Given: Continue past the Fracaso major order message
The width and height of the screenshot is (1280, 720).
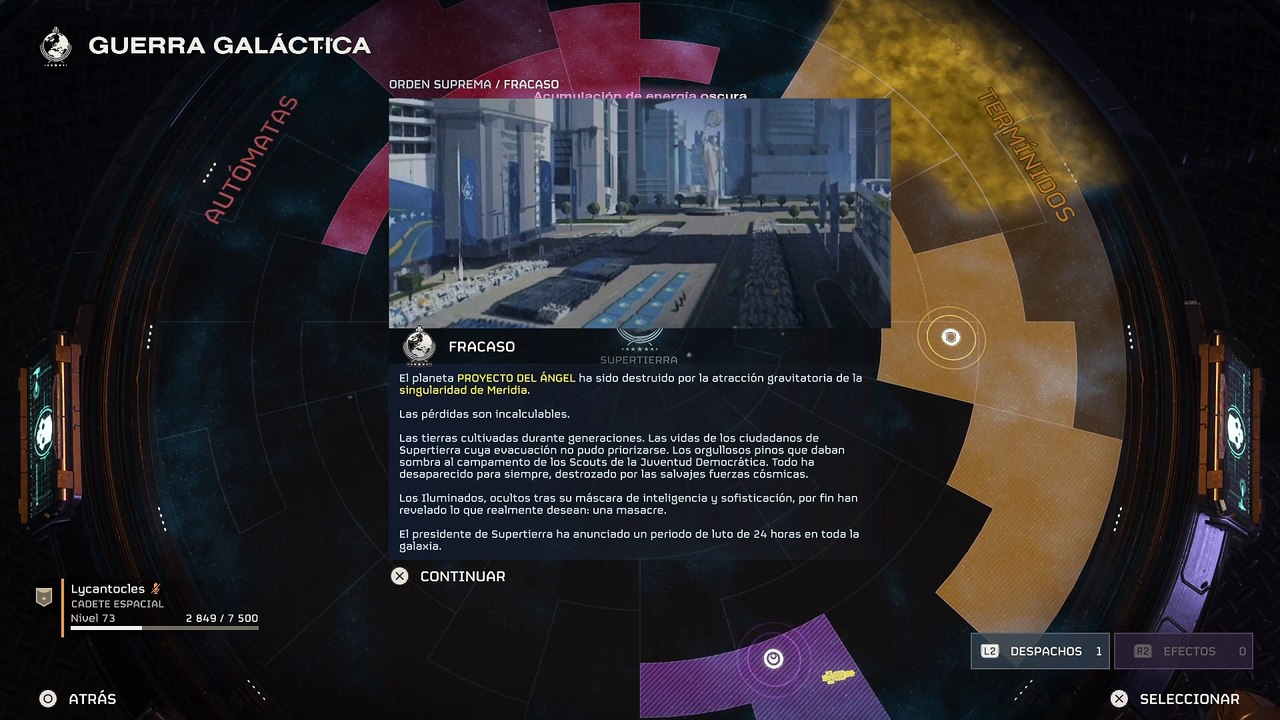Looking at the screenshot, I should 448,576.
